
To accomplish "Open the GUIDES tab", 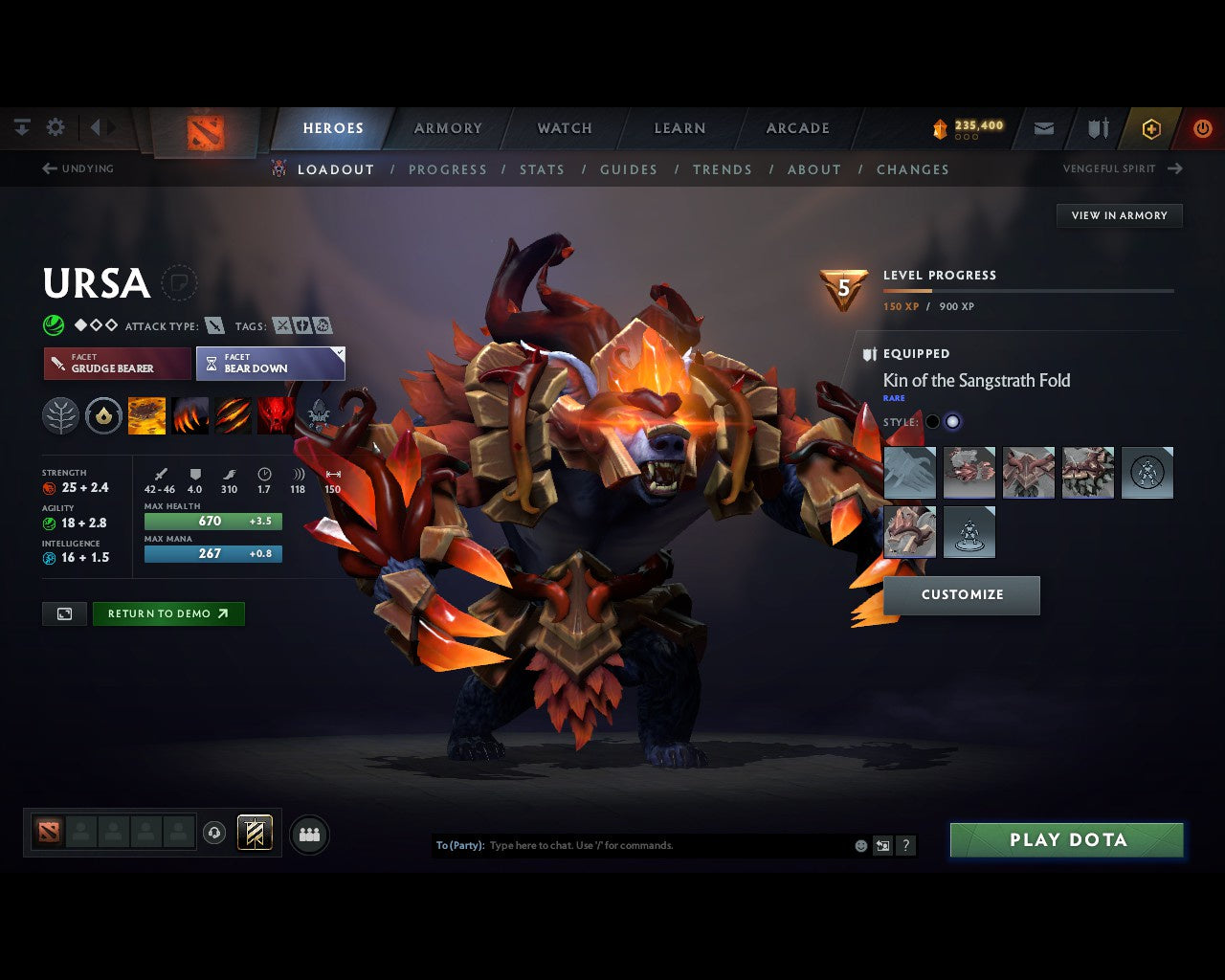I will [628, 169].
